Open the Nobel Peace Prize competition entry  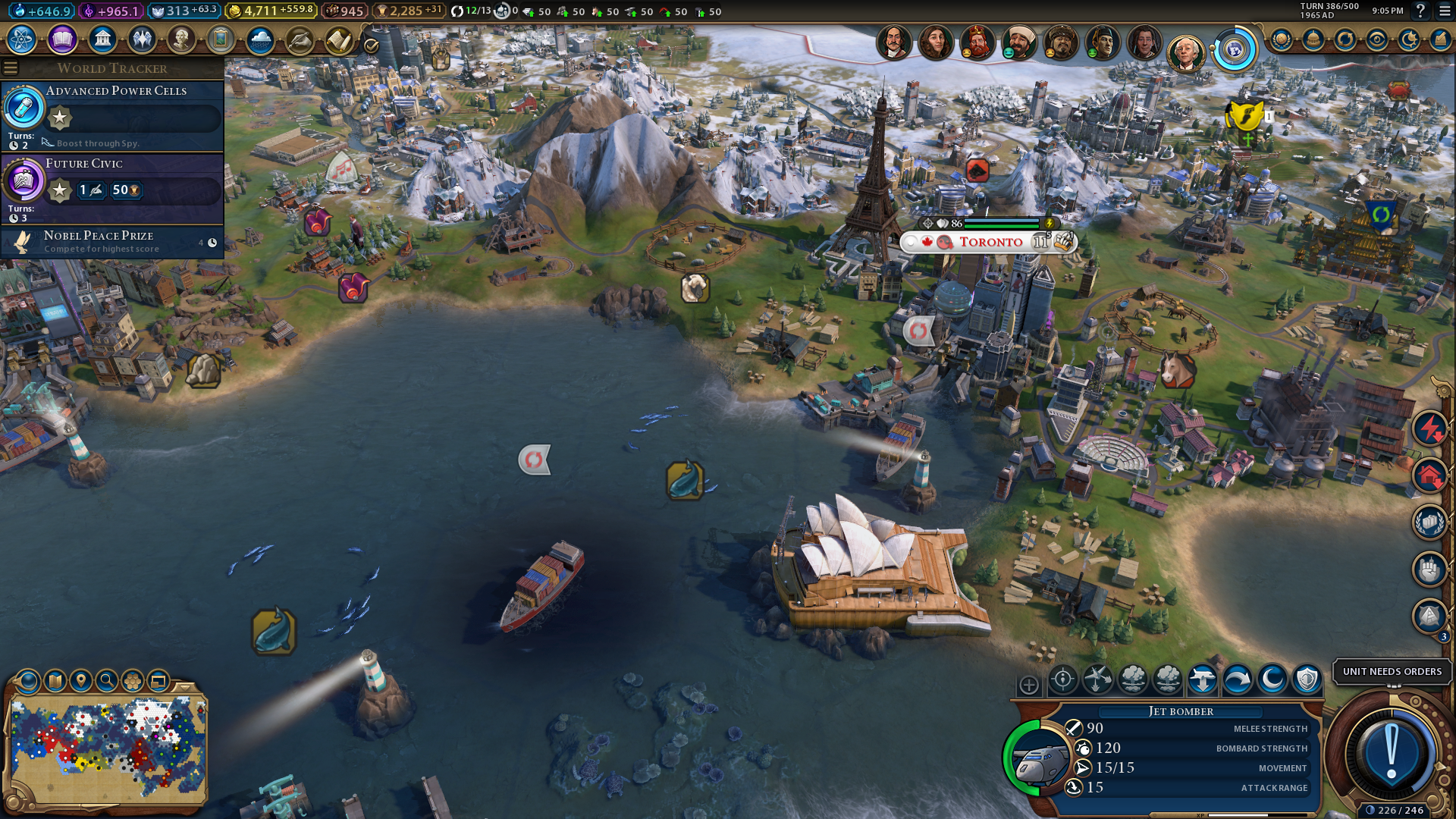click(x=112, y=242)
